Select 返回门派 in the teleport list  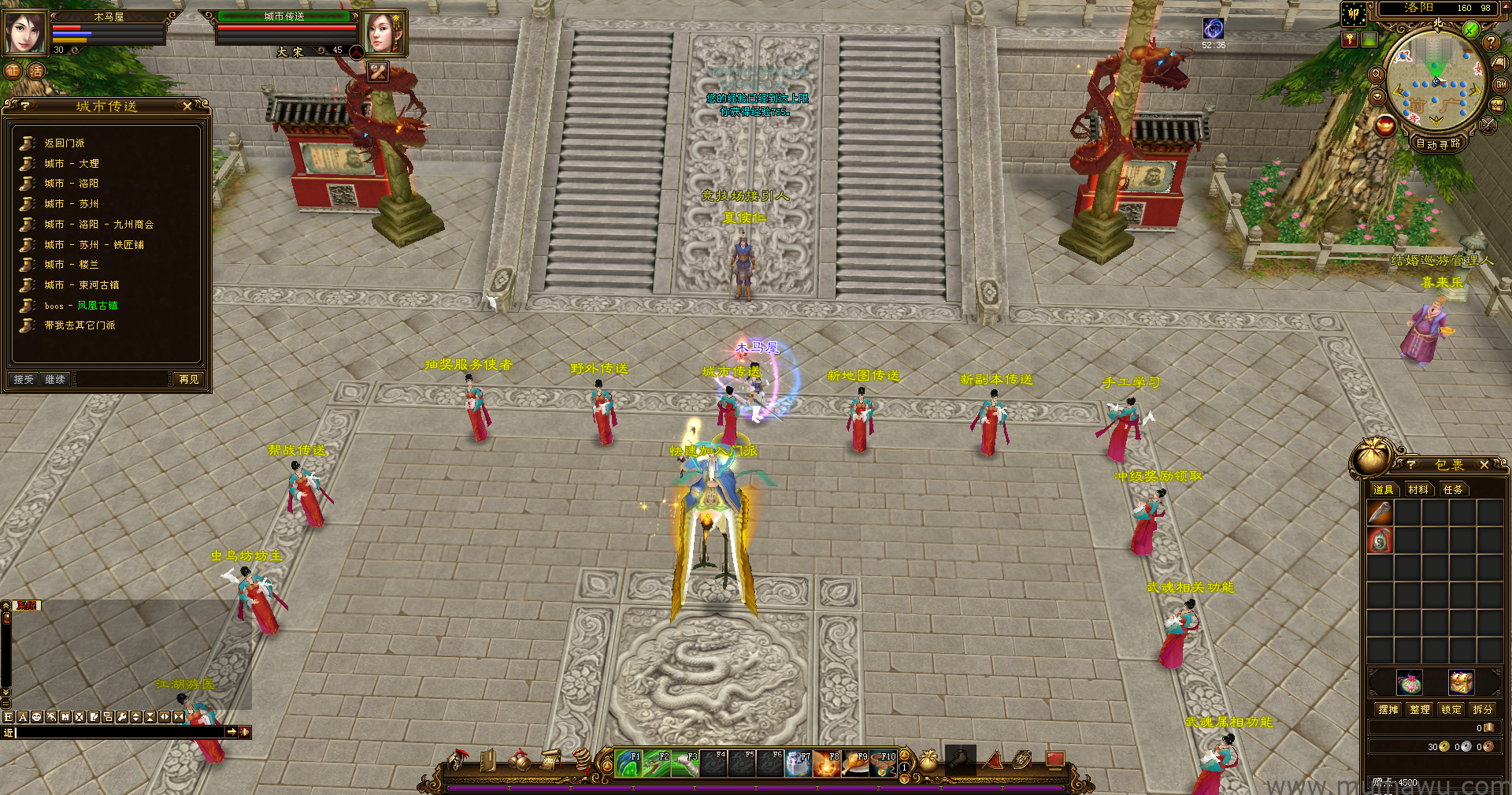coord(65,143)
